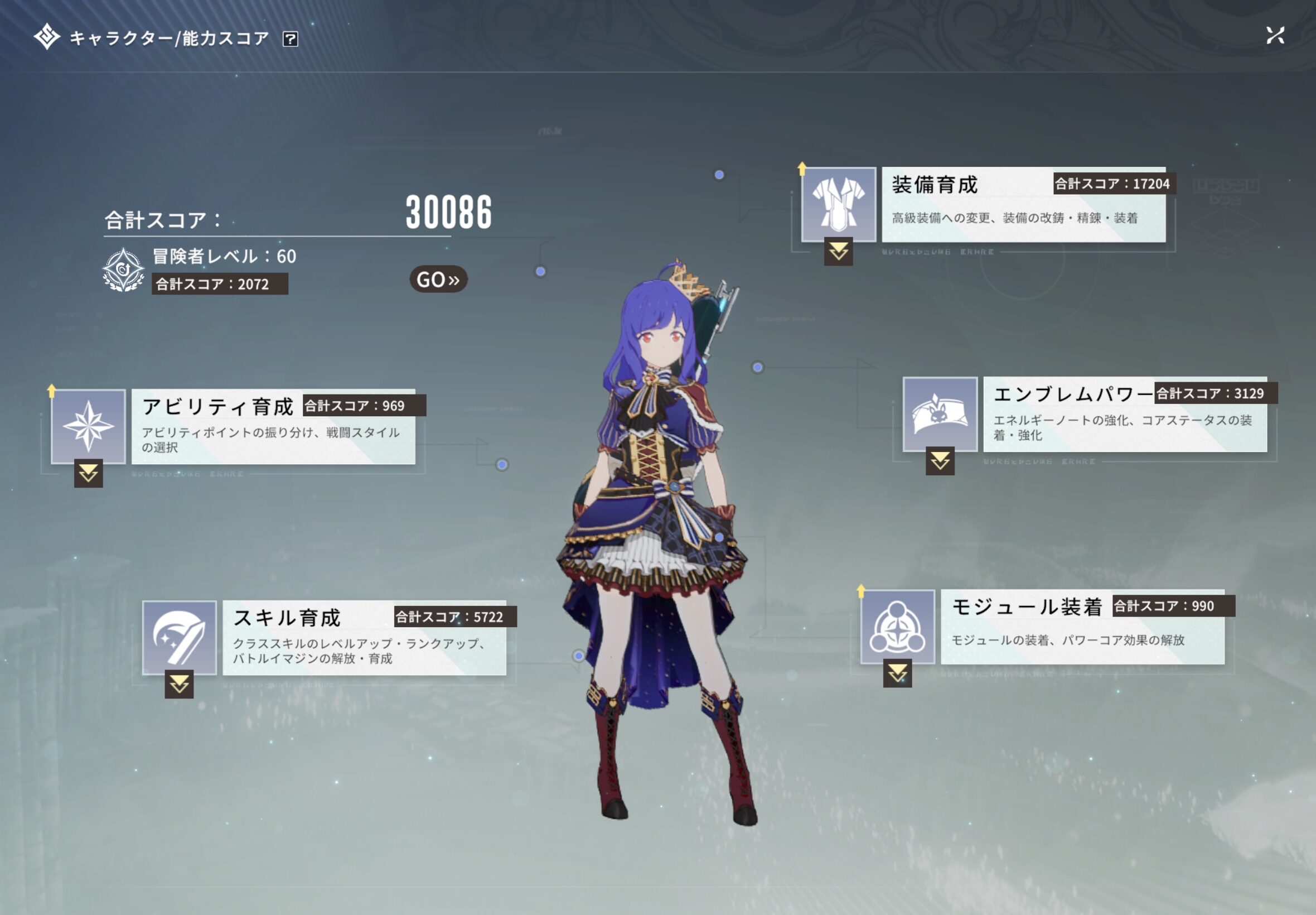The image size is (1316, 915).
Task: Expand the arrow under the ability star icon
Action: pyautogui.click(x=88, y=474)
